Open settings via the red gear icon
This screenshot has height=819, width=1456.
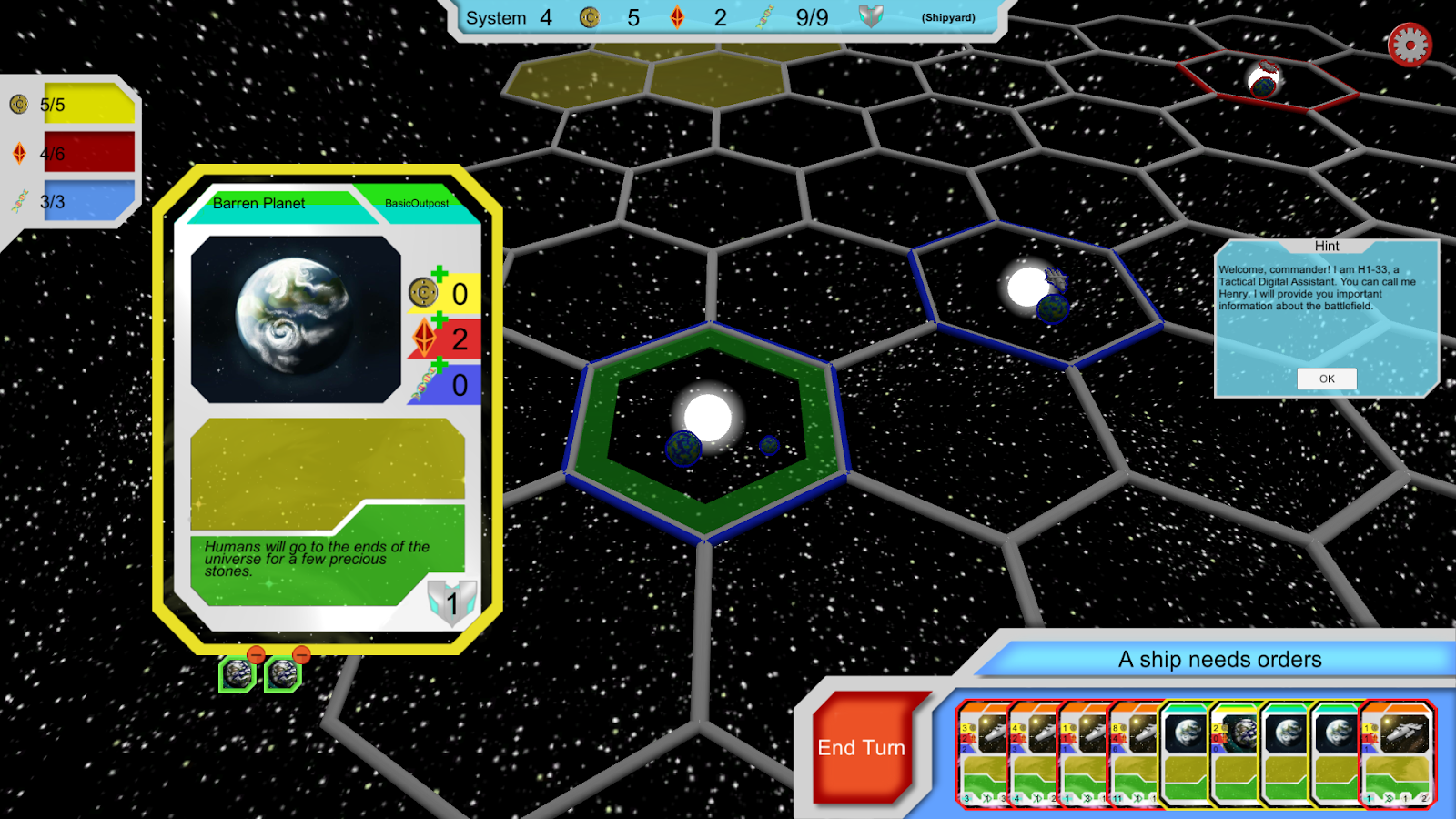coord(1410,45)
